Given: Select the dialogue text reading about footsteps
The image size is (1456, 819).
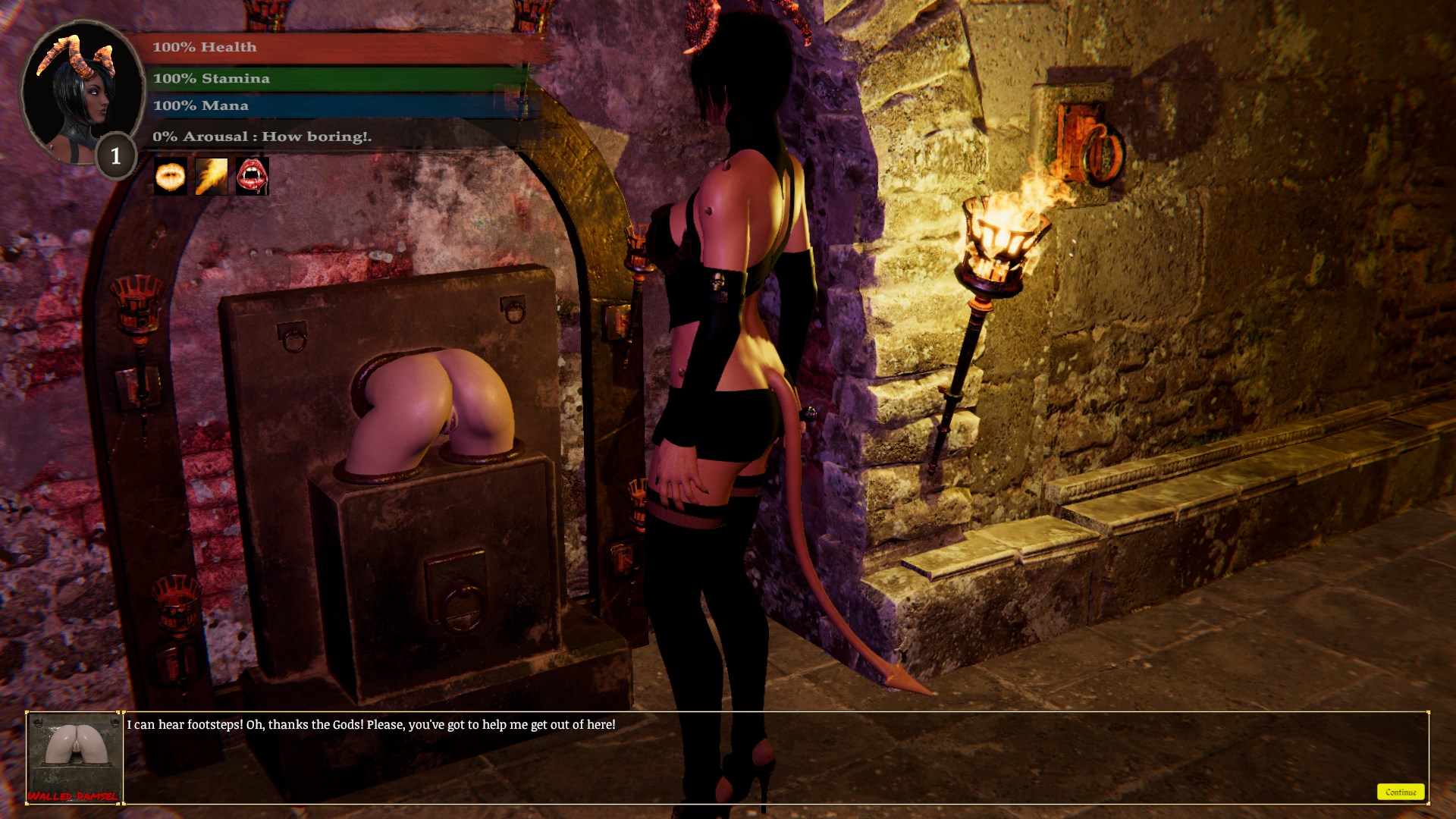Looking at the screenshot, I should [371, 723].
